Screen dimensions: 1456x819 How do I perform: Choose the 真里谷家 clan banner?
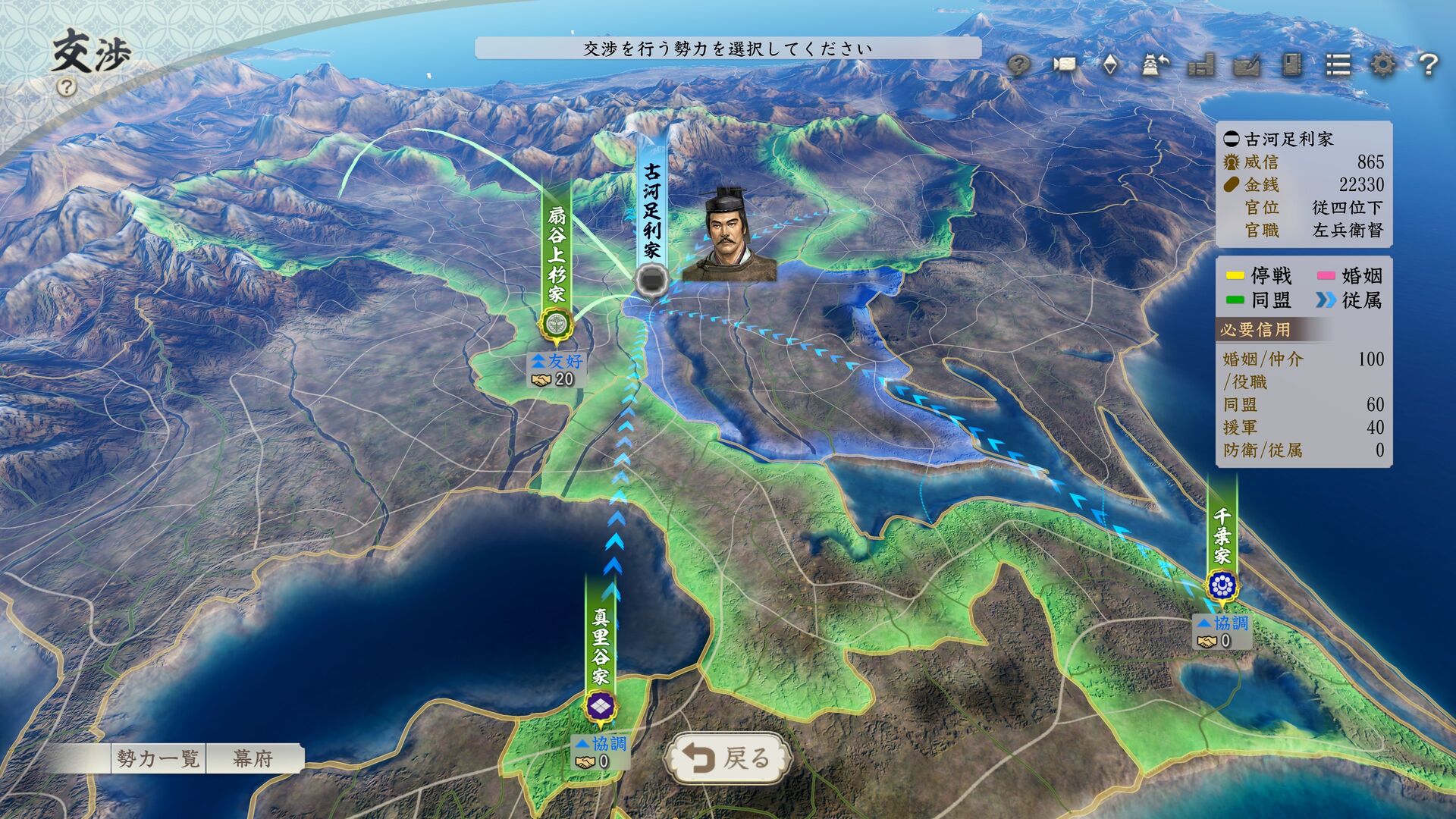tap(601, 652)
